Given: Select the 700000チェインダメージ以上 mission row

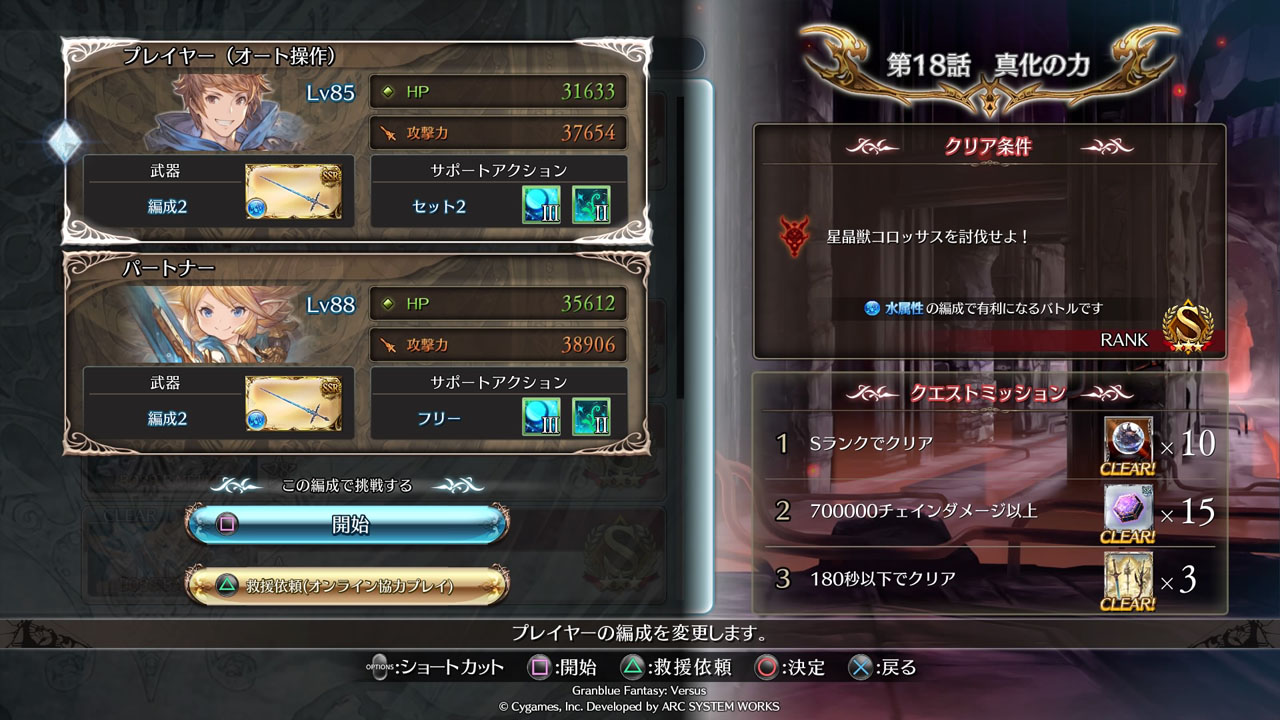Looking at the screenshot, I should click(x=940, y=511).
